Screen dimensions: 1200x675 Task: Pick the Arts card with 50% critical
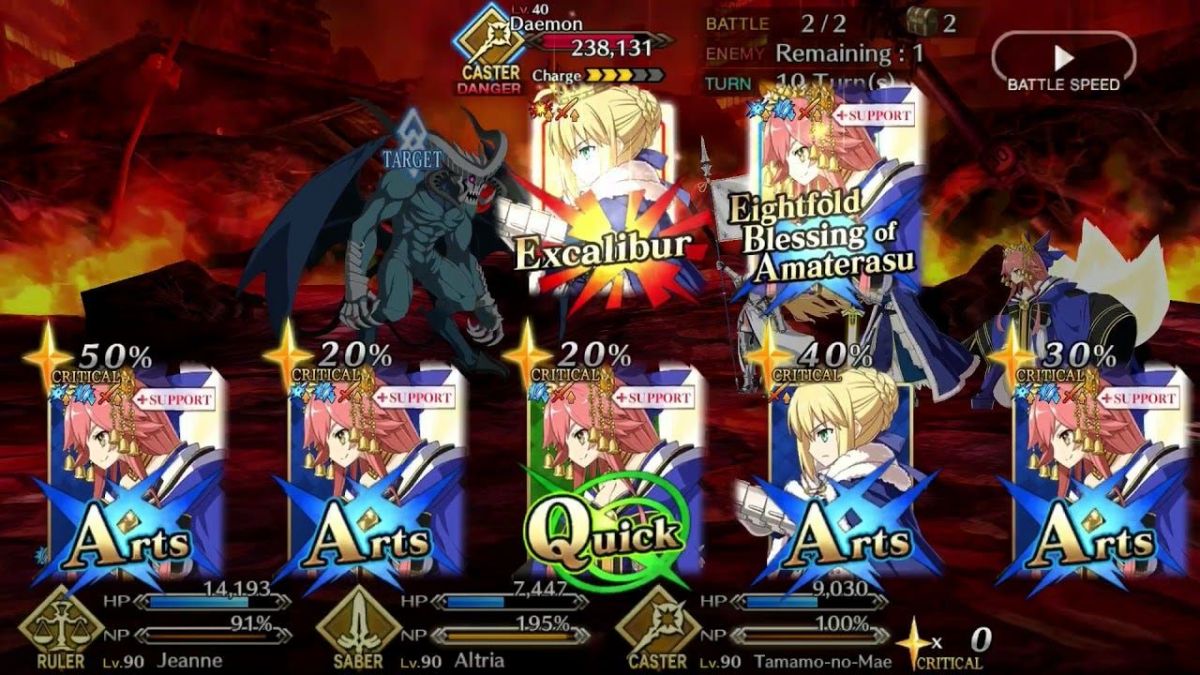135,470
